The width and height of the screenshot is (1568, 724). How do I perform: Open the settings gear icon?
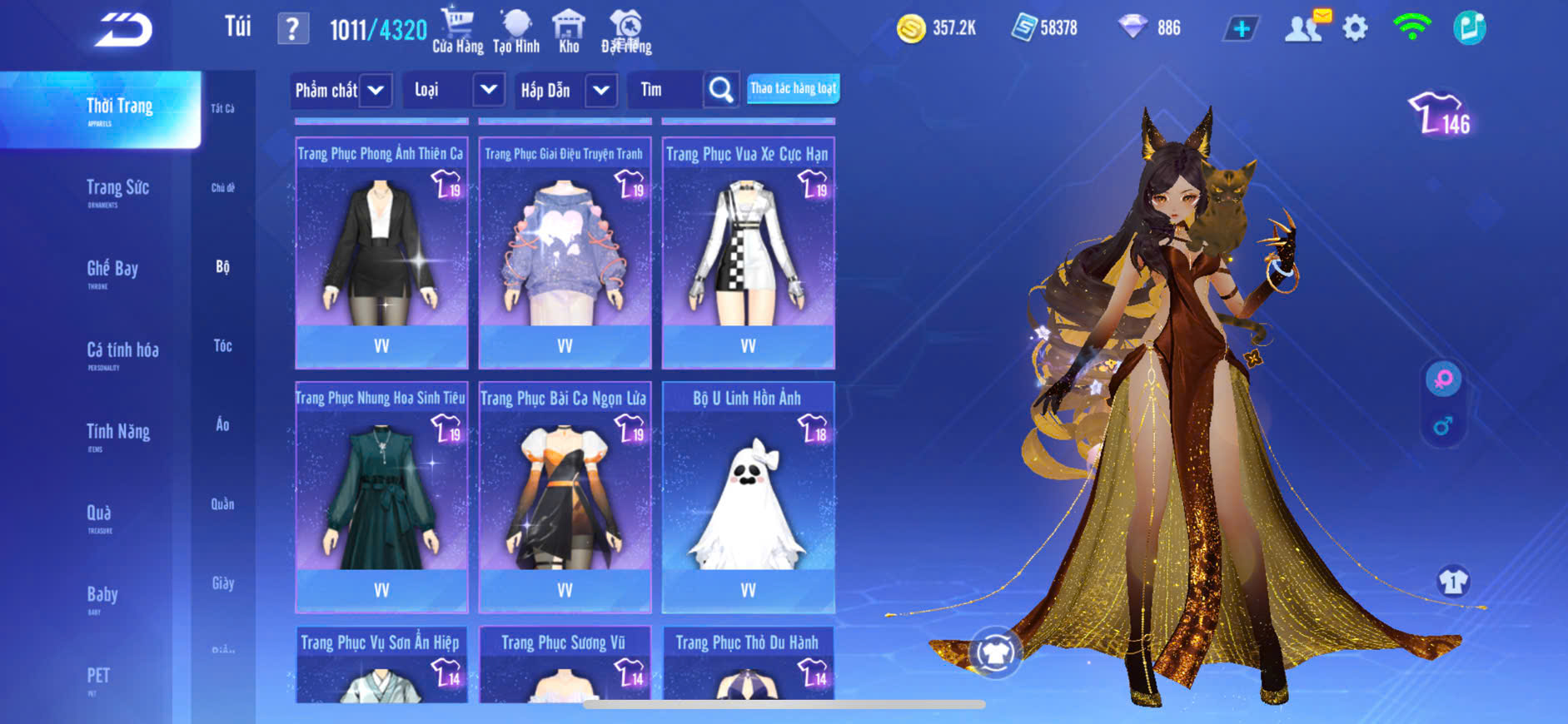[1355, 29]
